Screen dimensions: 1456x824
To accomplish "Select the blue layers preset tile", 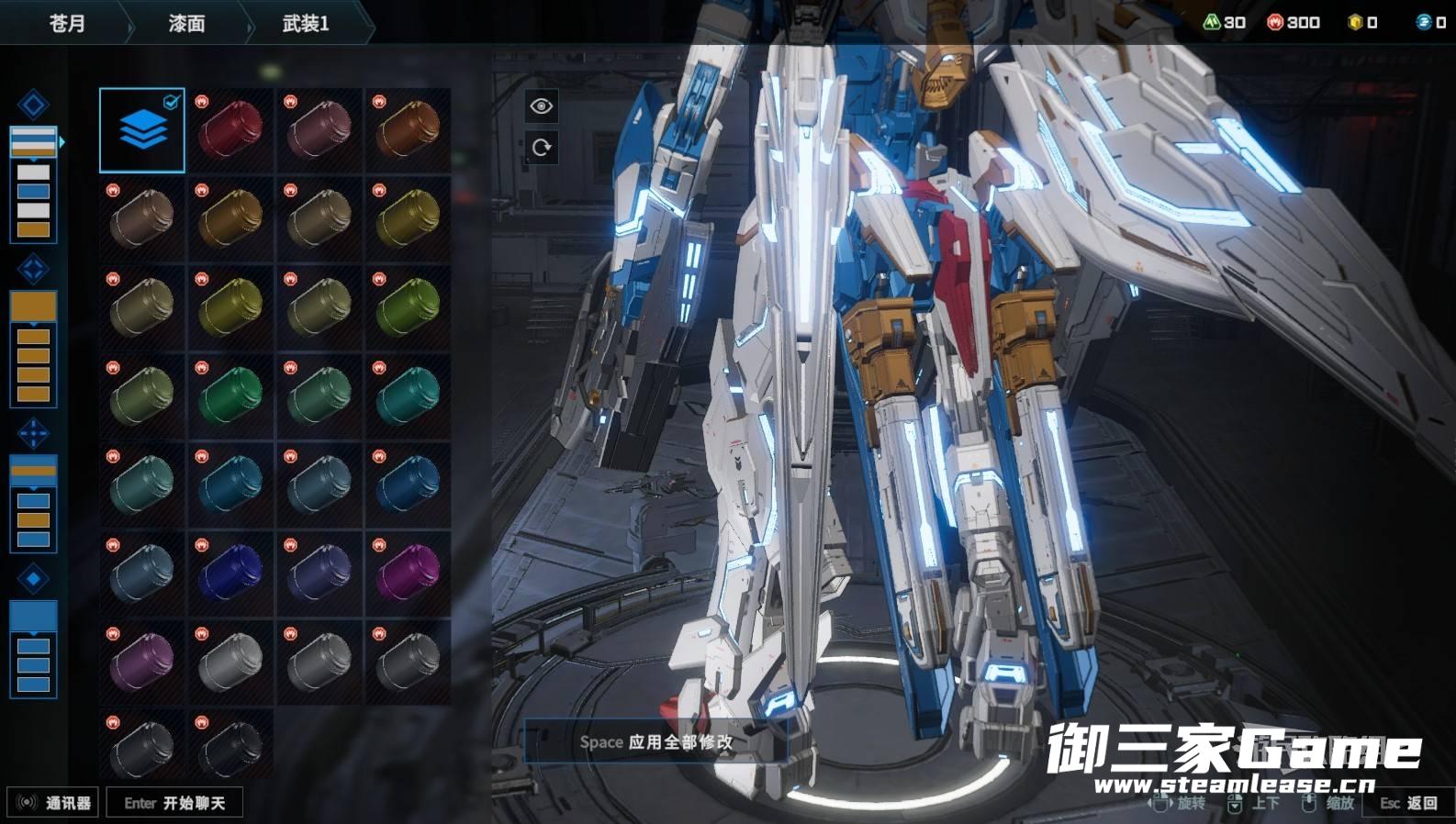I will pos(142,130).
